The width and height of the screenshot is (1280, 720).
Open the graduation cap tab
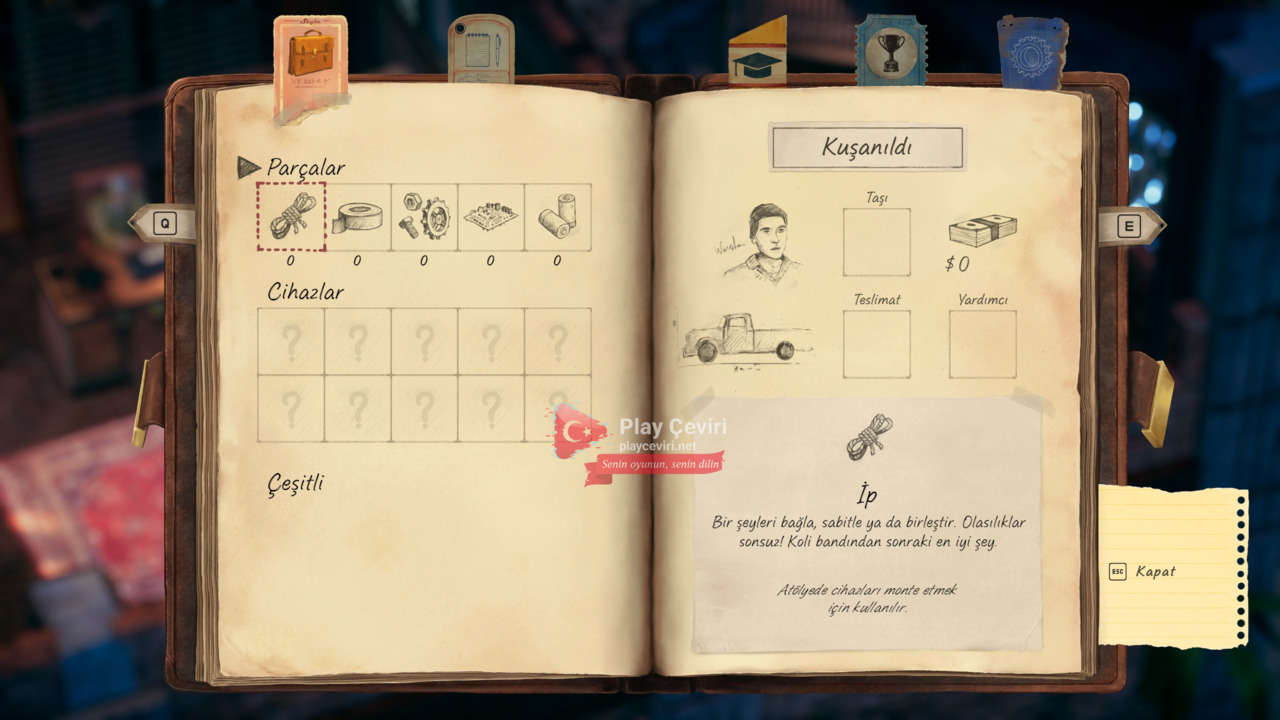pos(757,57)
